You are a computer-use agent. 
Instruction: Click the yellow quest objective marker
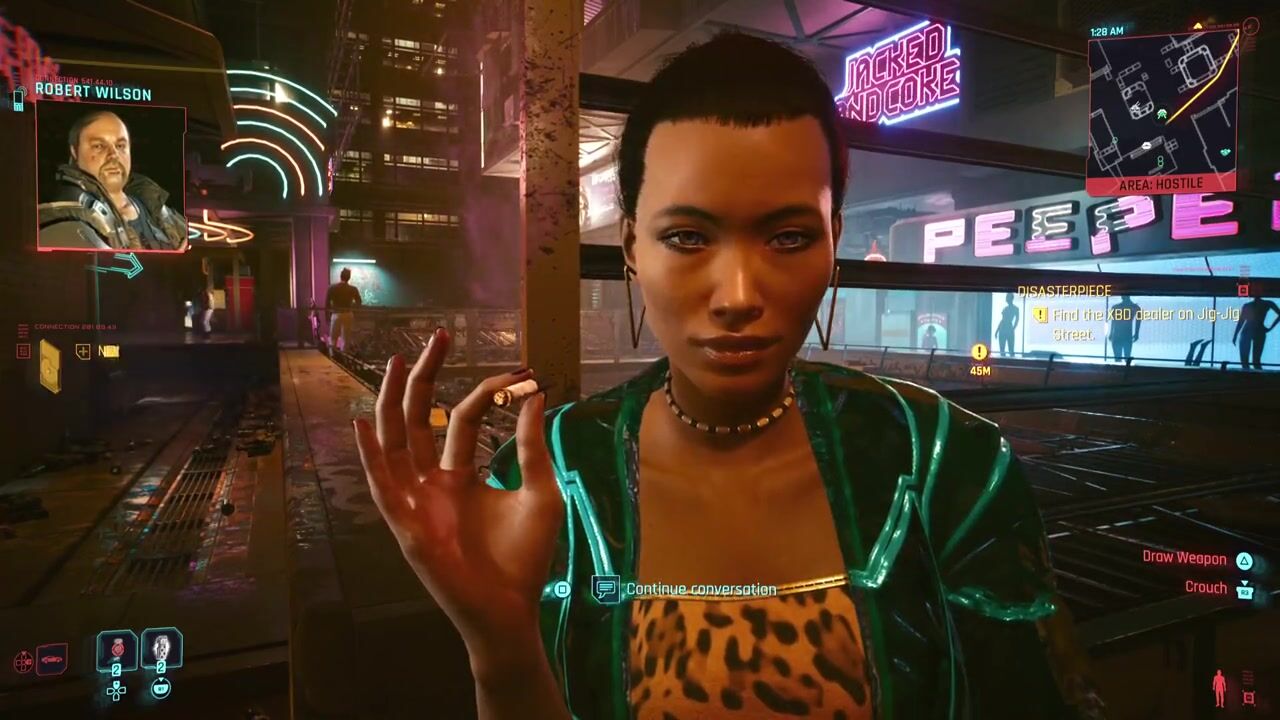980,352
